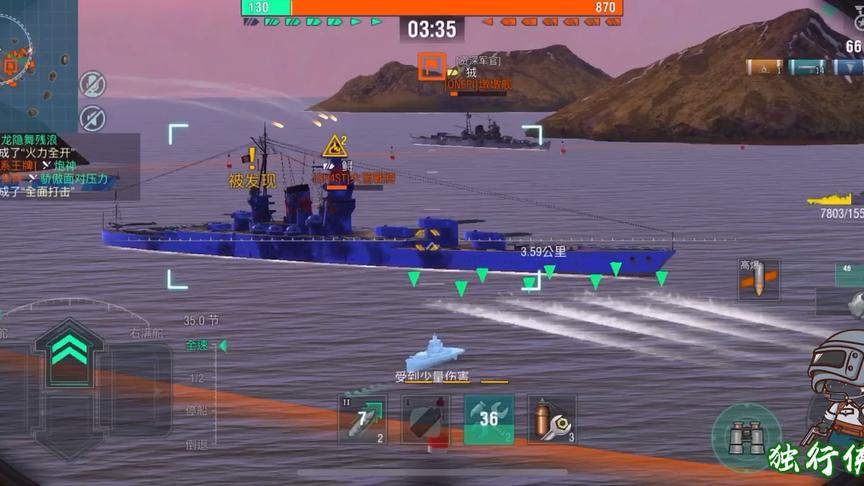Choose the 高爆 HE shell type
The image size is (864, 486).
point(758,281)
